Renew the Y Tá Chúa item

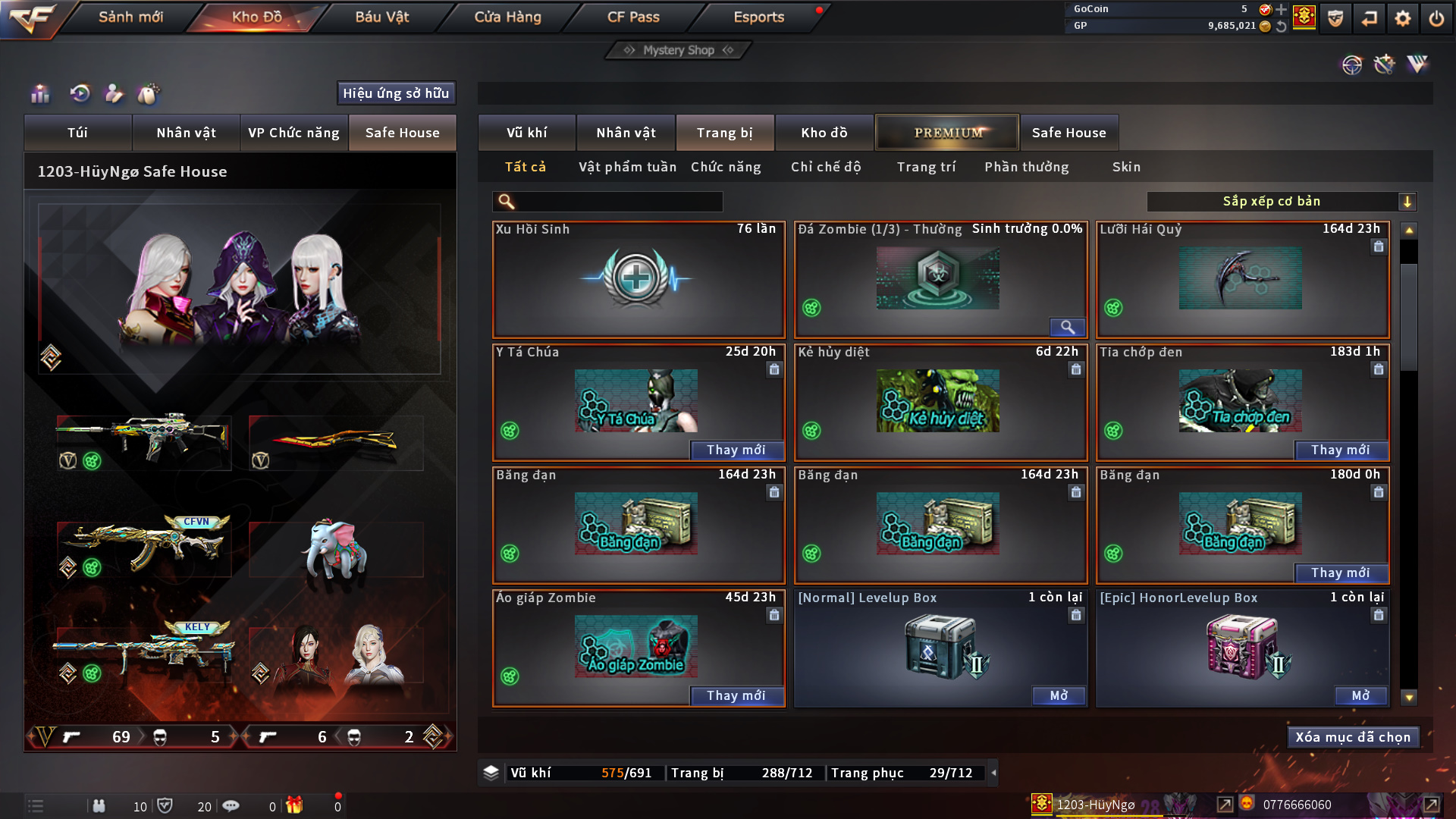pyautogui.click(x=736, y=450)
